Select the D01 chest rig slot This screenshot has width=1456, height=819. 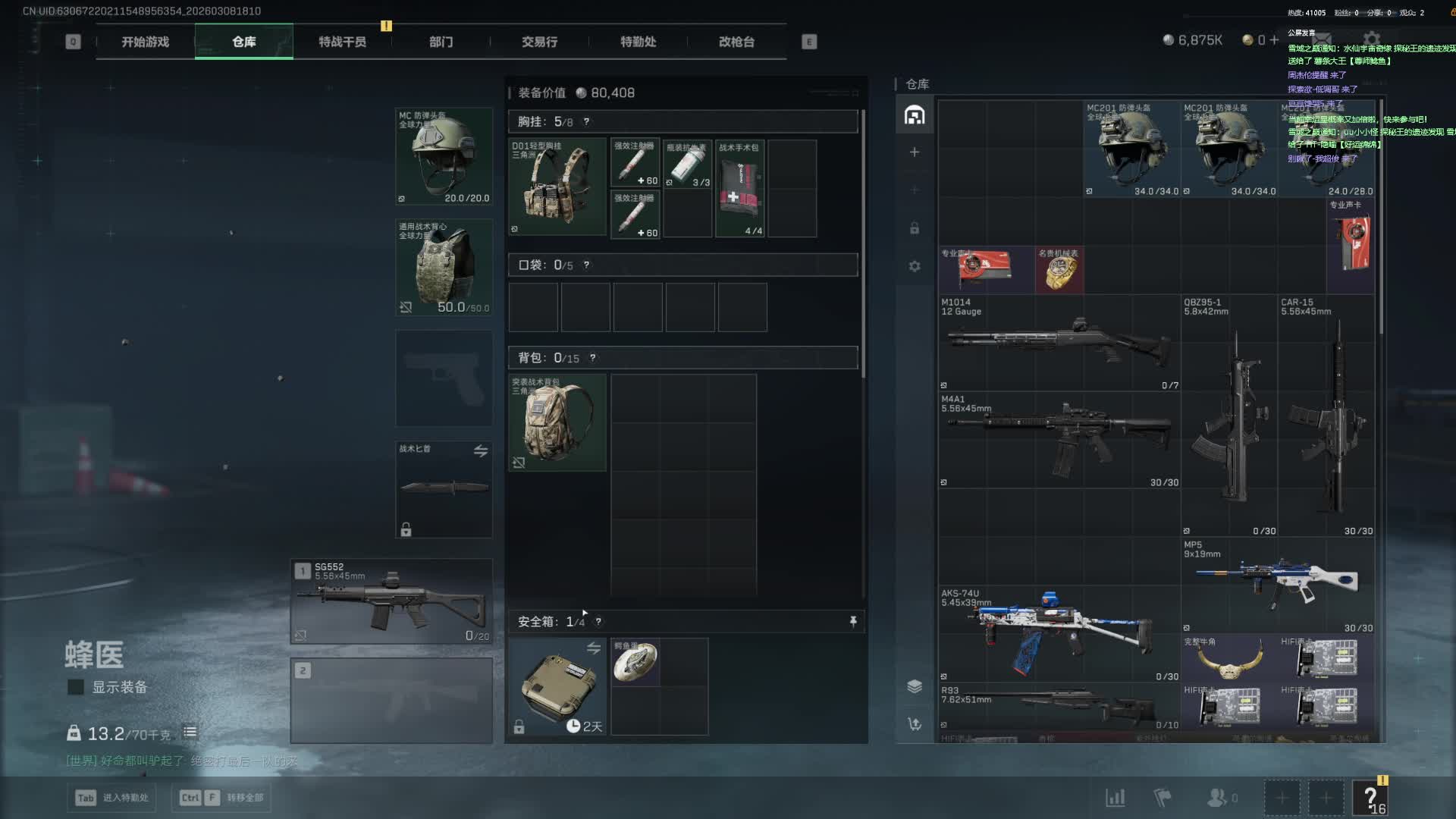pyautogui.click(x=557, y=187)
